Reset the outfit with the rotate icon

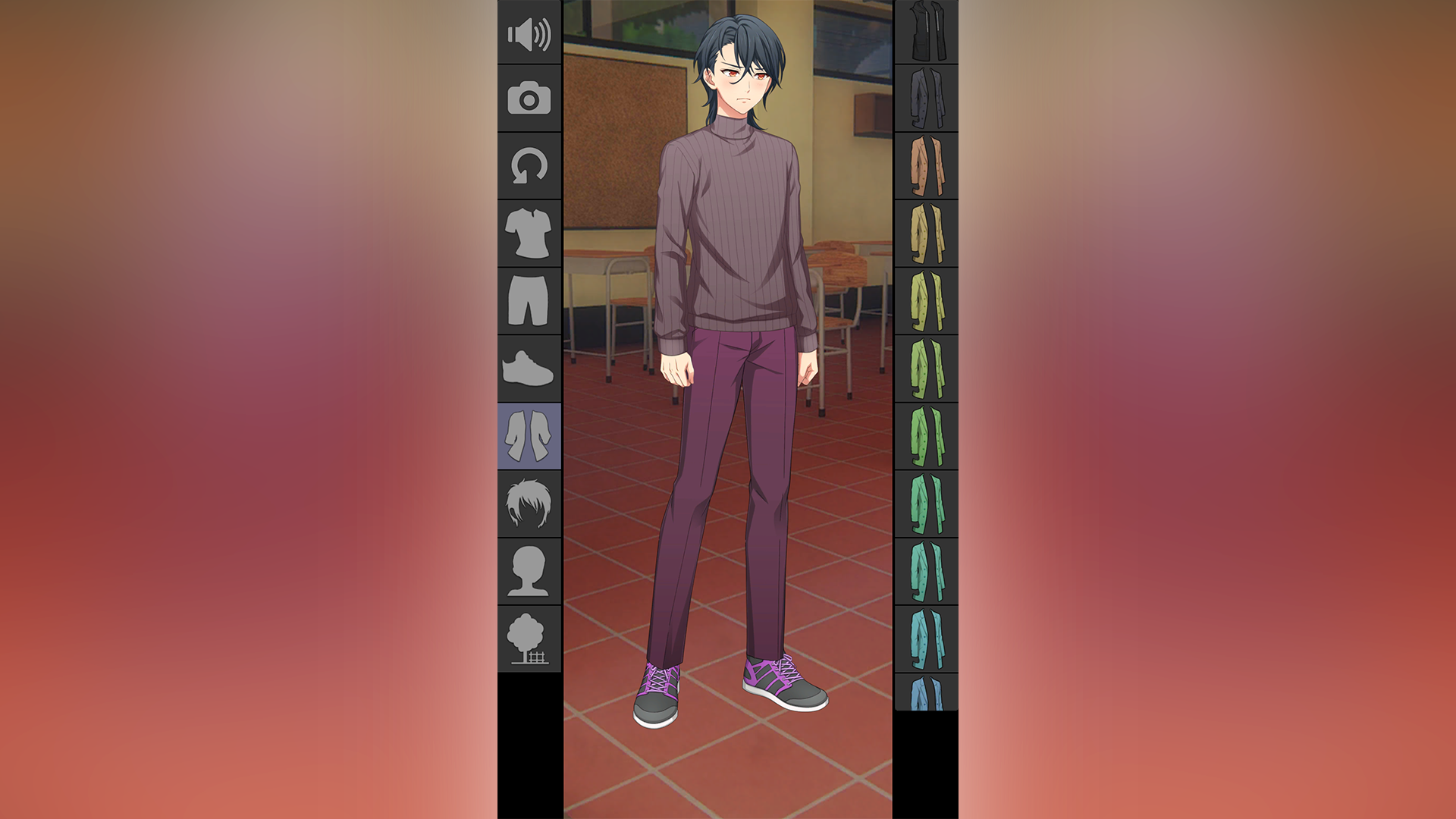[529, 167]
